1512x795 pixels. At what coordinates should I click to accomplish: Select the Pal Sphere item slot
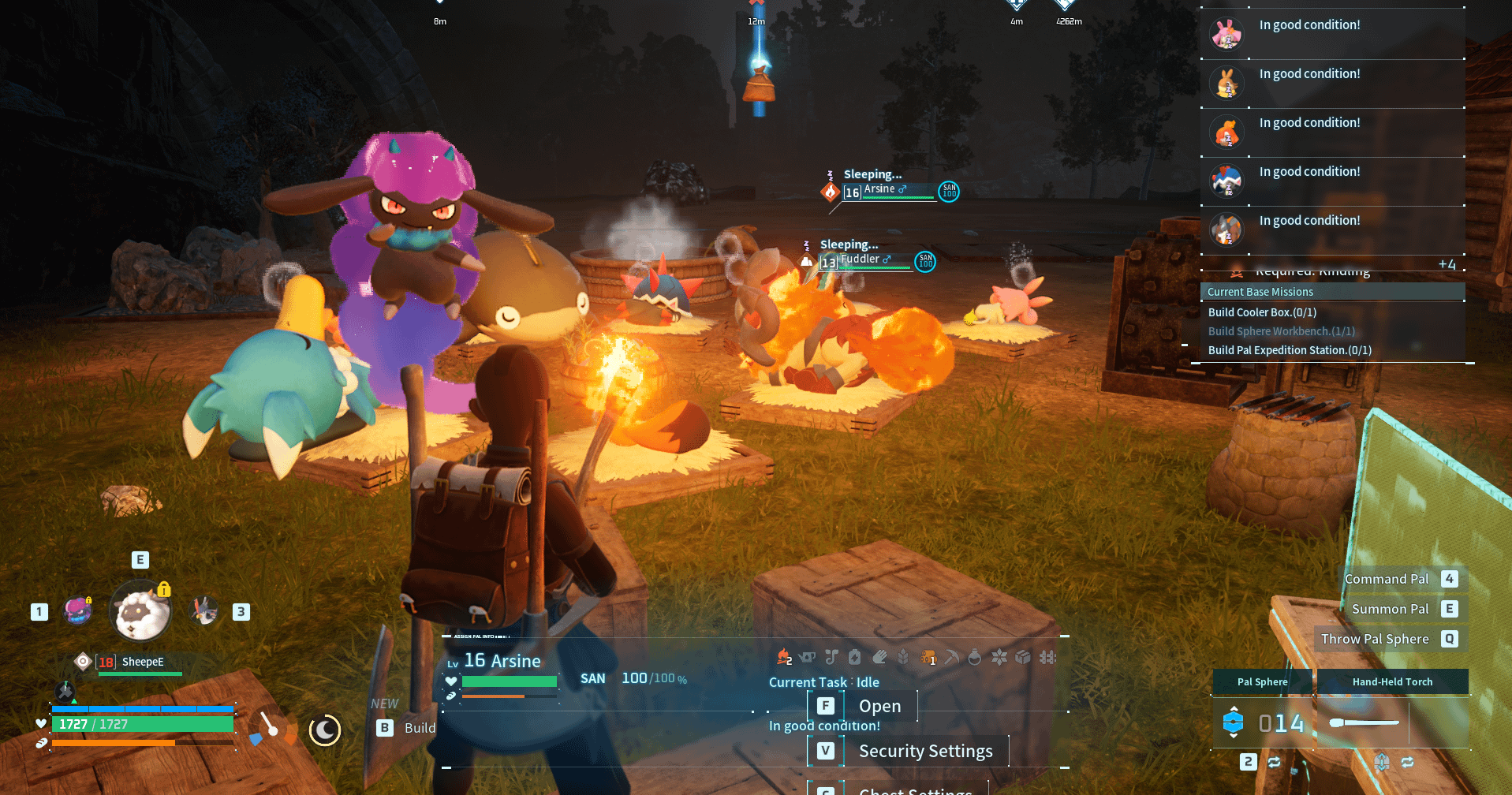tap(1262, 682)
